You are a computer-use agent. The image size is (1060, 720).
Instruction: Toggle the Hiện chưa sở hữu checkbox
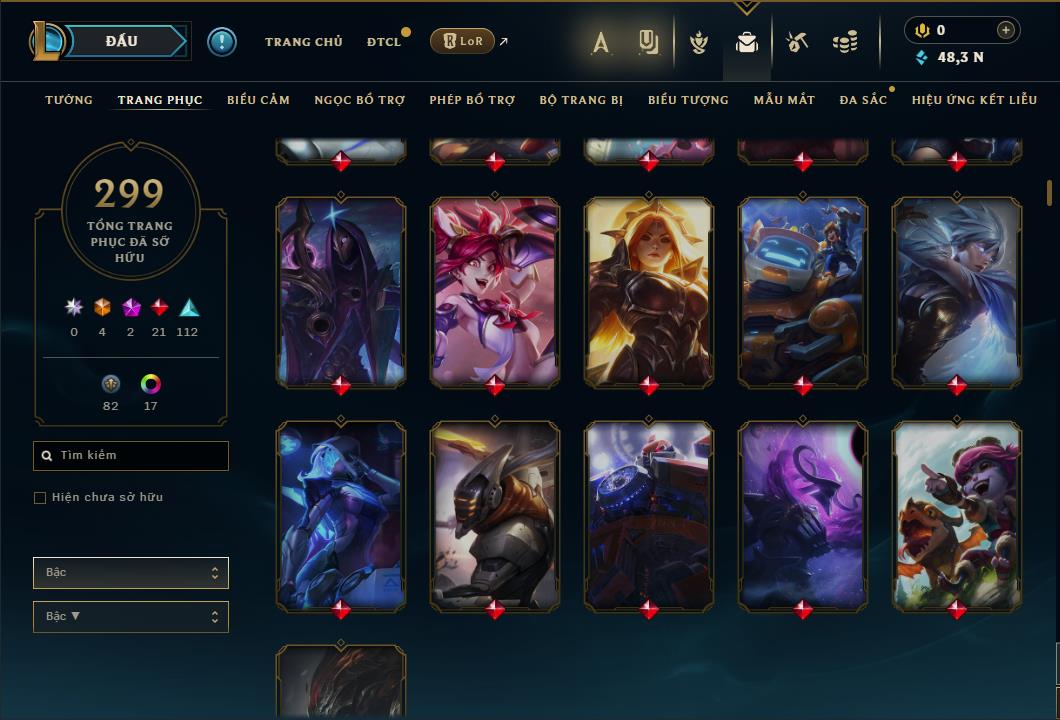[x=40, y=498]
